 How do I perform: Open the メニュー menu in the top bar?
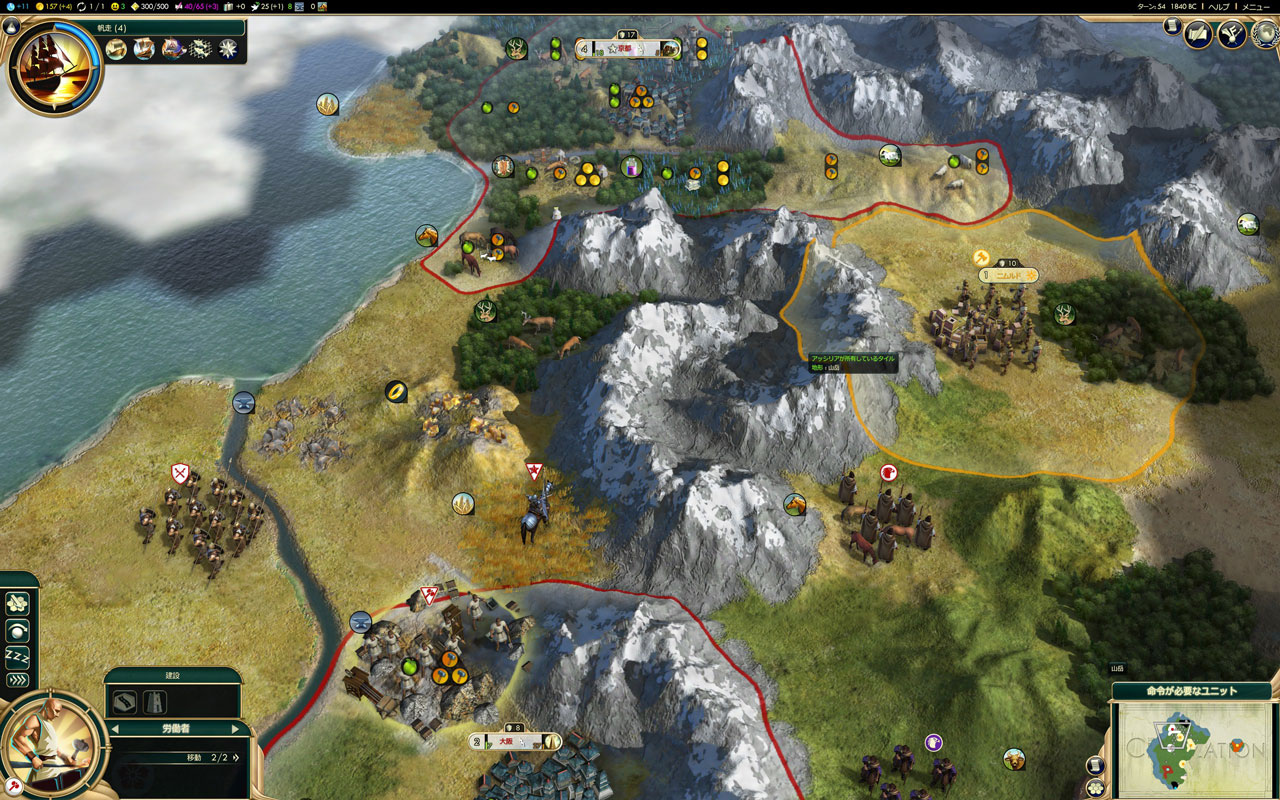coord(1255,6)
